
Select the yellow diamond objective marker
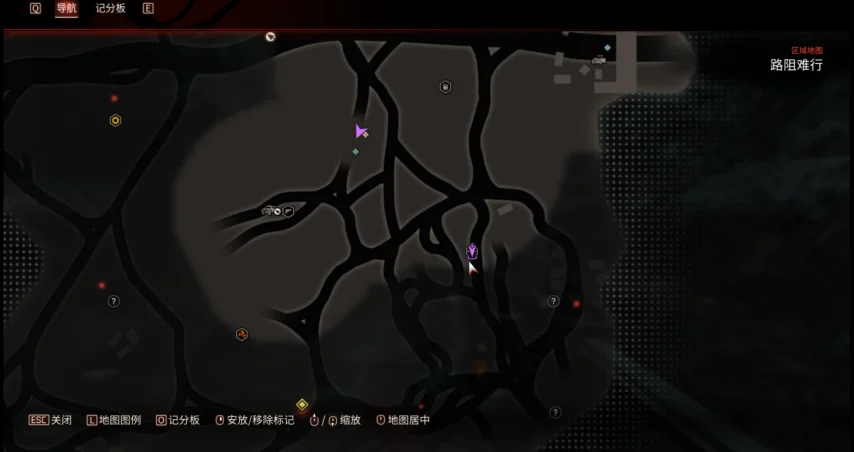point(302,404)
